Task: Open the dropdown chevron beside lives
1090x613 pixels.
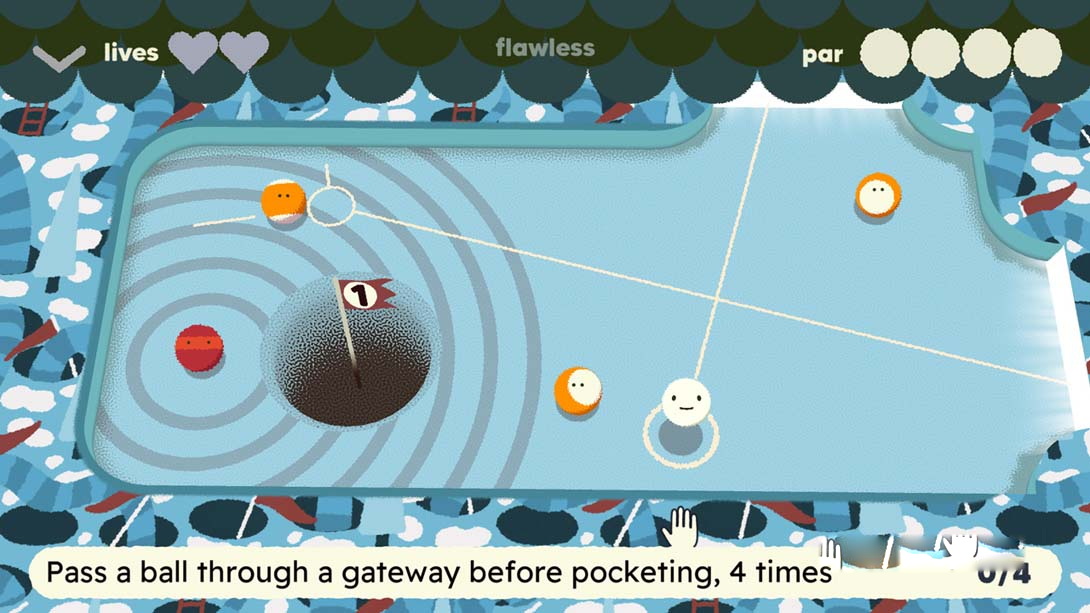Action: tap(59, 56)
